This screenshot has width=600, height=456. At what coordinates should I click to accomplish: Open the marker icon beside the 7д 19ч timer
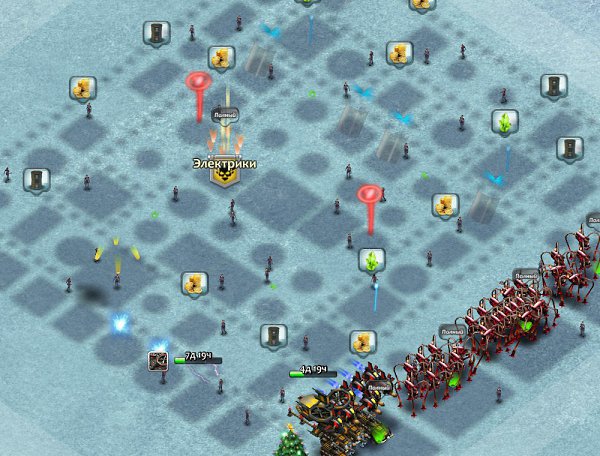158,360
